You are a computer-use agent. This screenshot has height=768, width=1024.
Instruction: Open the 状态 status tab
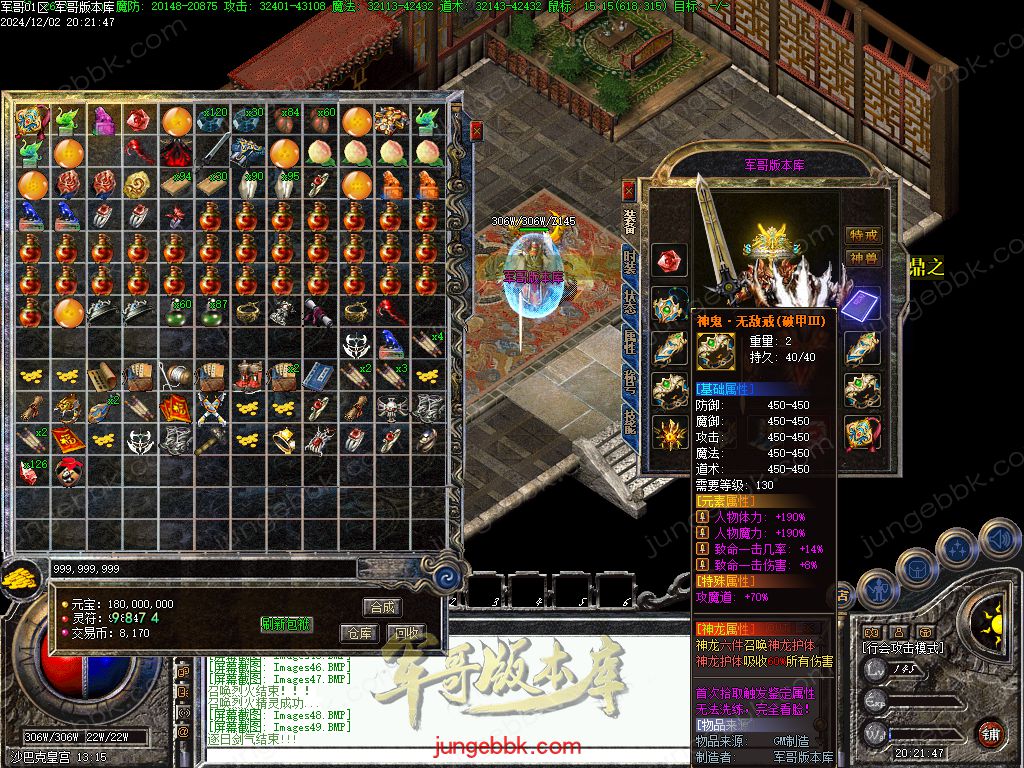tap(629, 300)
